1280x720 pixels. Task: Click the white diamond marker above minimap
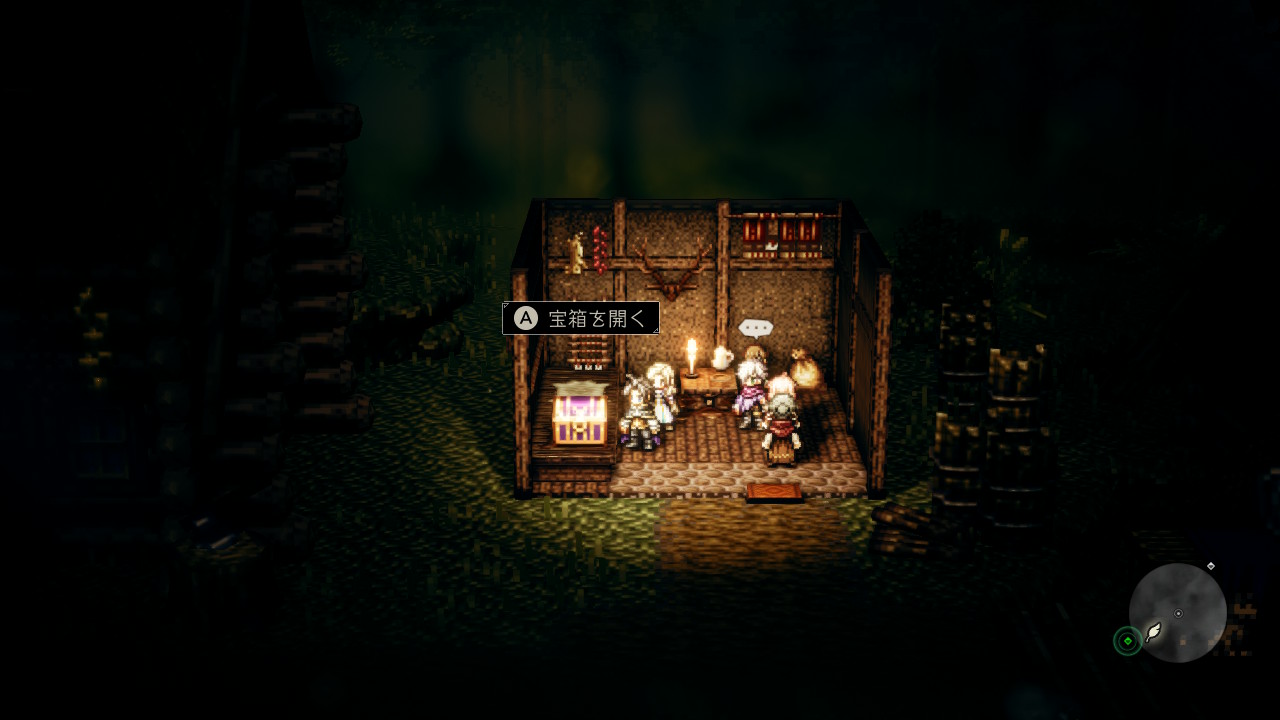(x=1211, y=566)
